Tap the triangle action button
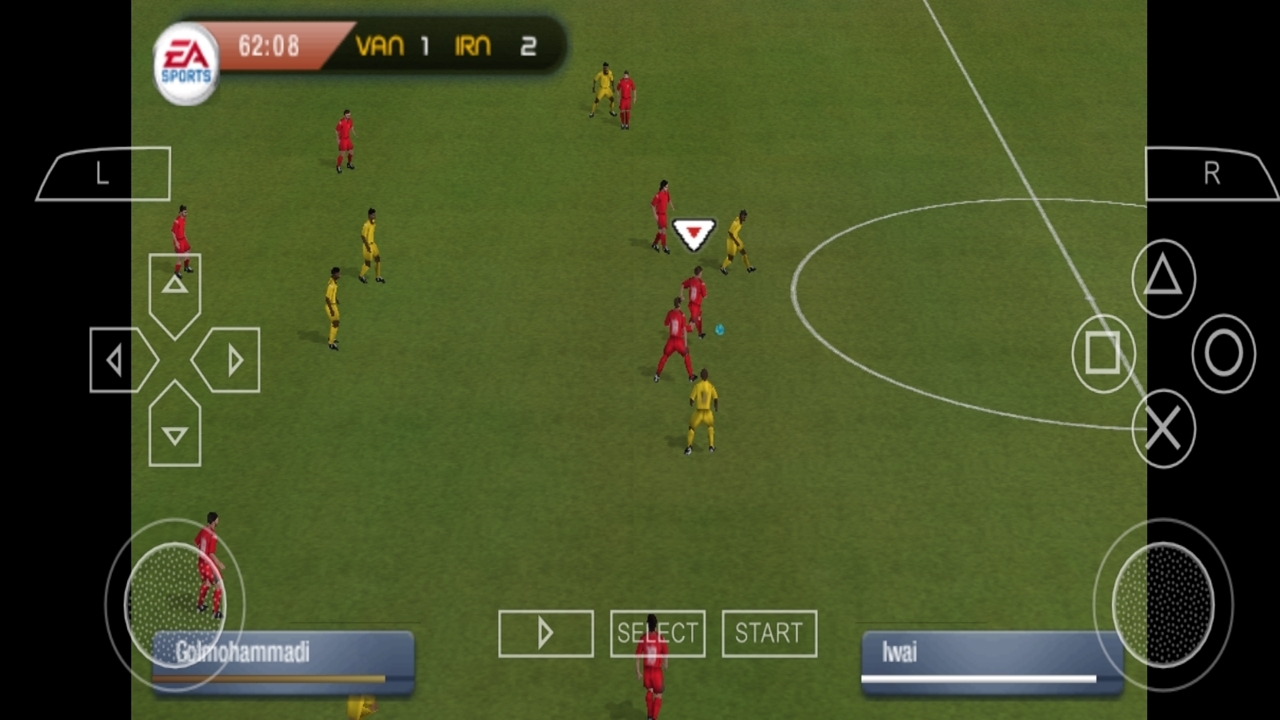Screen dimensions: 1280x720 [1163, 278]
